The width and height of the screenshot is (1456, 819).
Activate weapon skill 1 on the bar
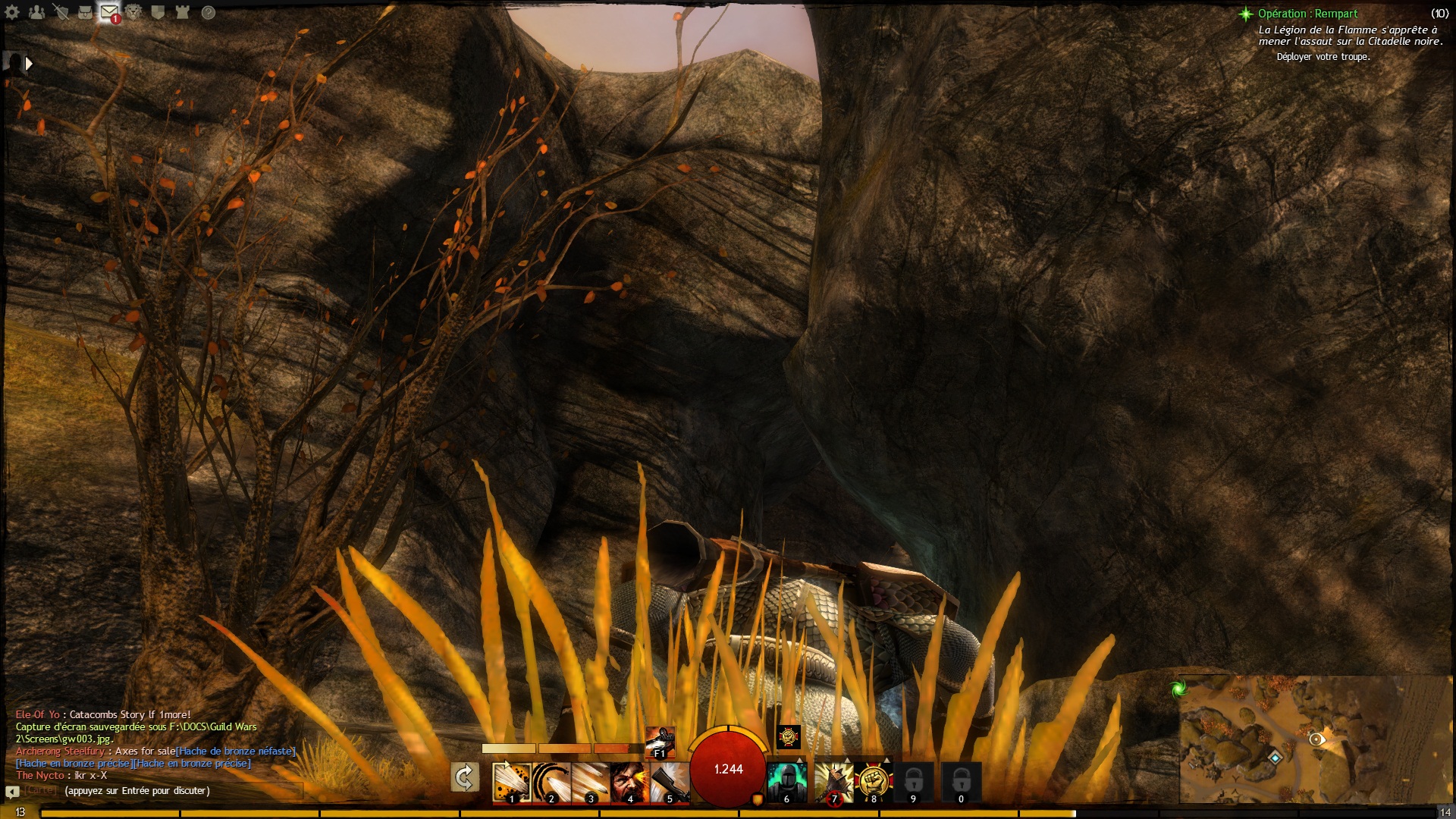point(511,782)
